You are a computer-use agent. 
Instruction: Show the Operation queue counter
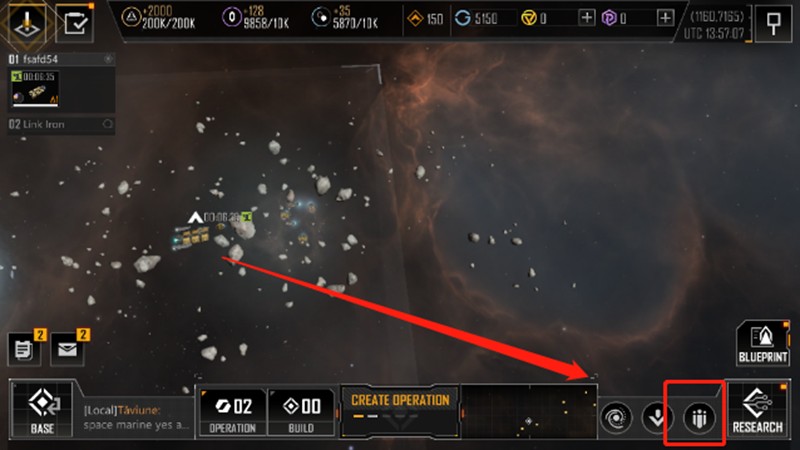233,410
